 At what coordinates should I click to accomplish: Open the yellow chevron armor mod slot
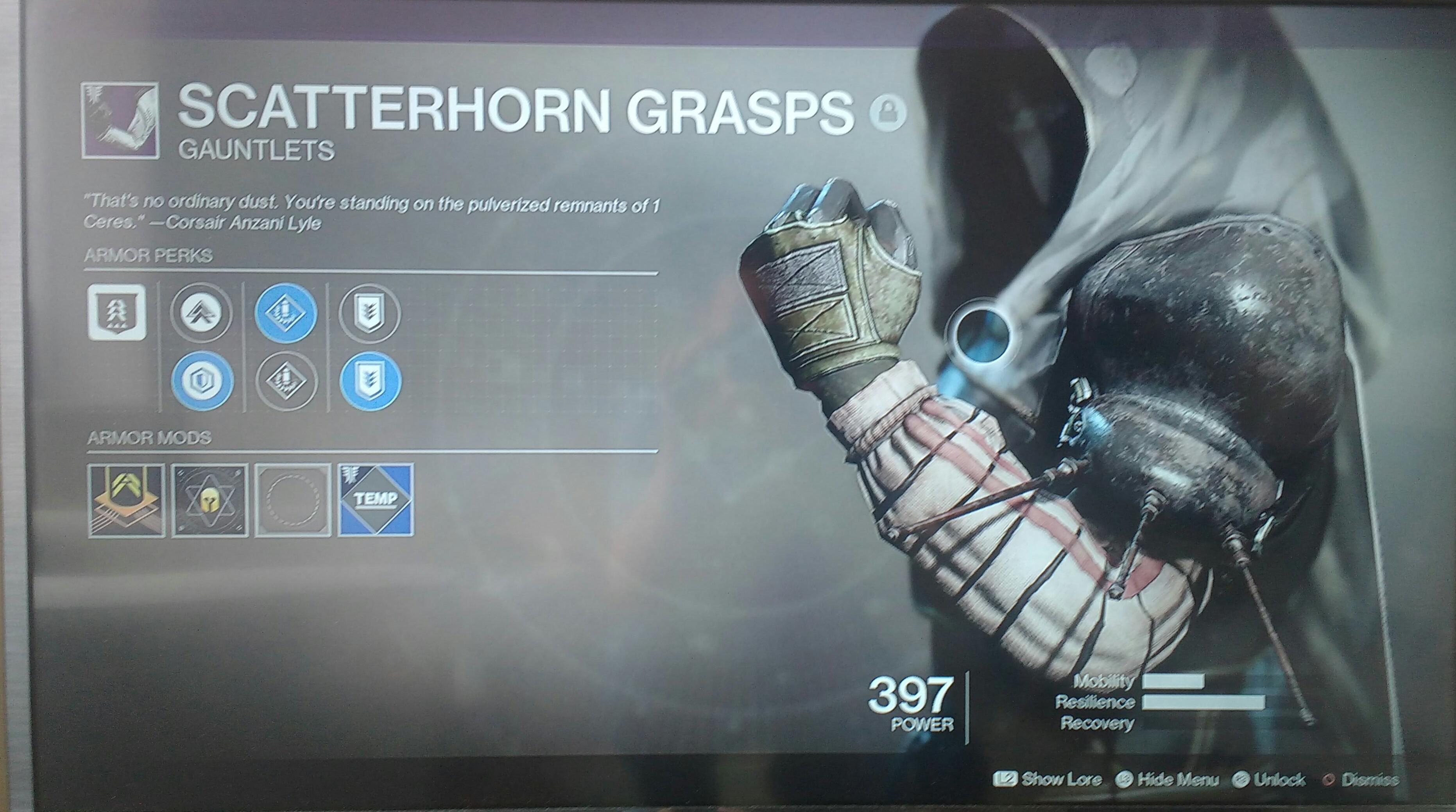(x=127, y=500)
